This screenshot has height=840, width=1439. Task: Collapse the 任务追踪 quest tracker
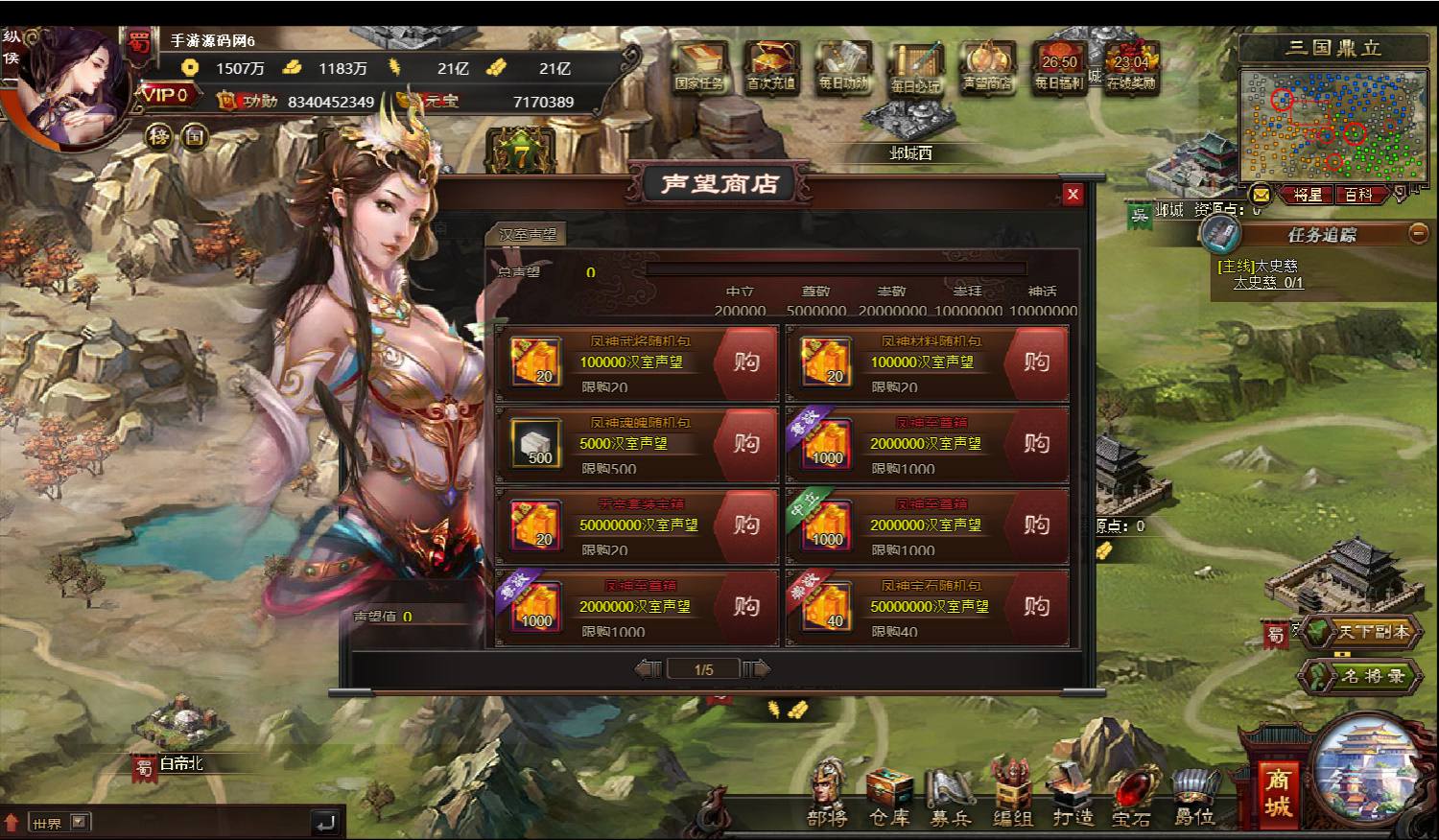(1418, 234)
